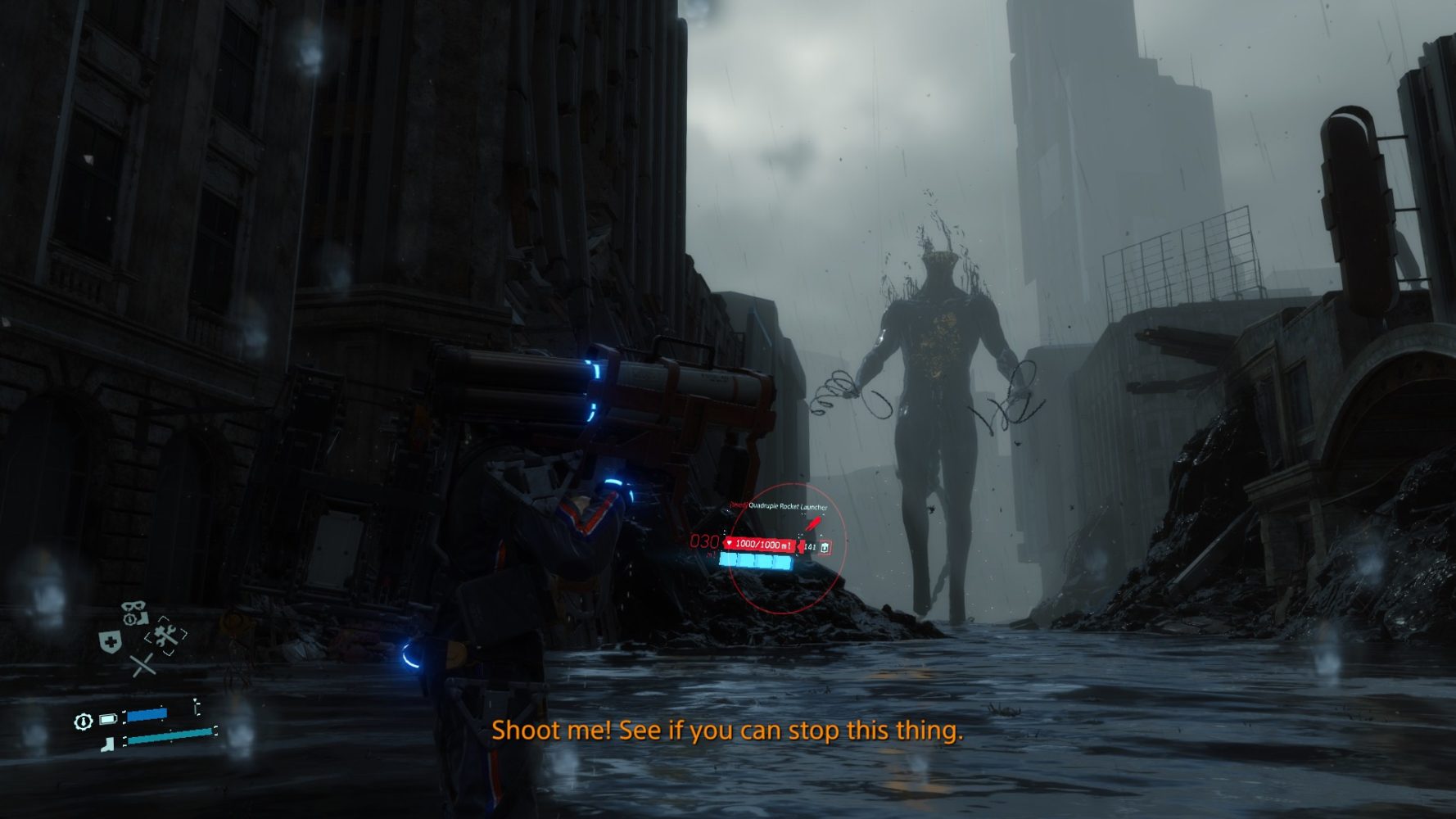
Task: Choose the mask and boots equipment icon
Action: point(134,613)
